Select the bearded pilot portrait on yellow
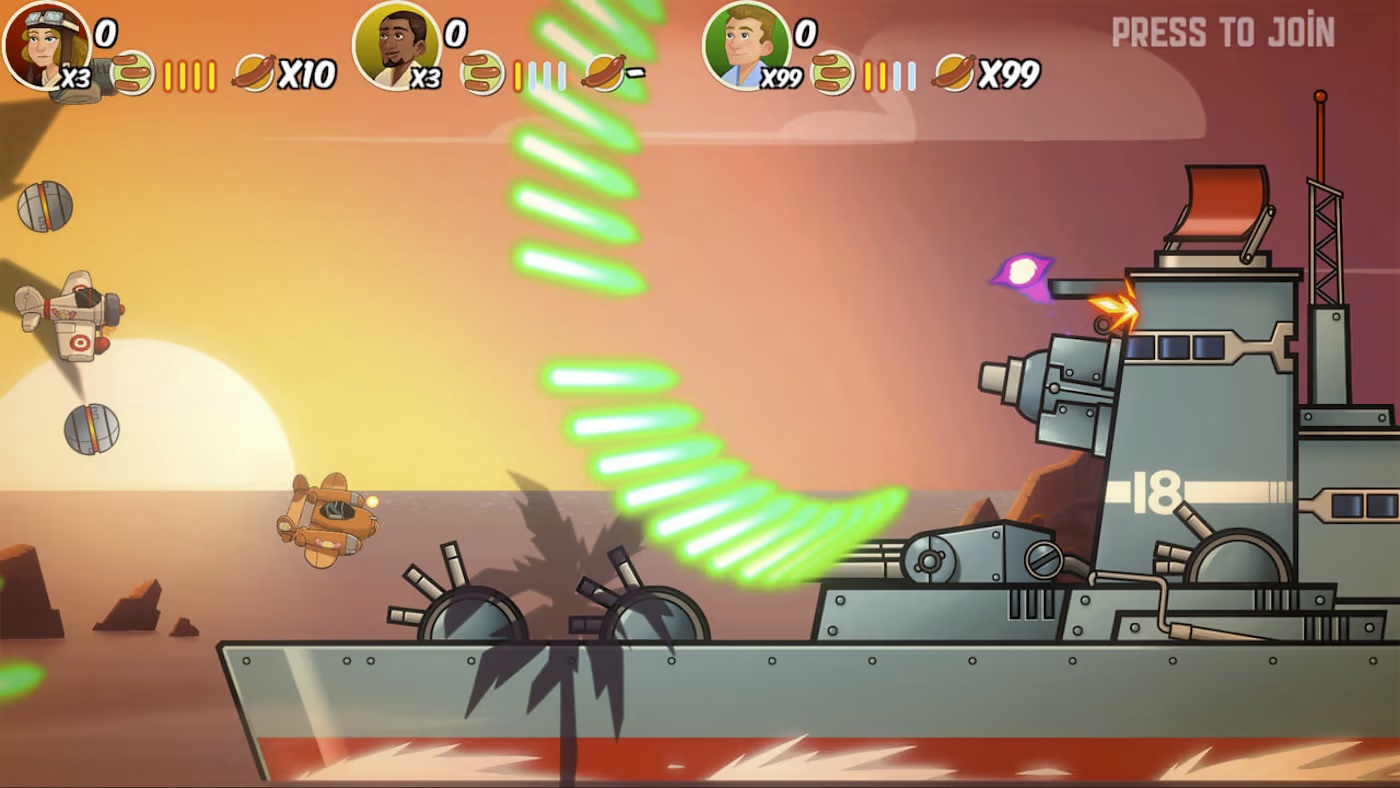 396,44
